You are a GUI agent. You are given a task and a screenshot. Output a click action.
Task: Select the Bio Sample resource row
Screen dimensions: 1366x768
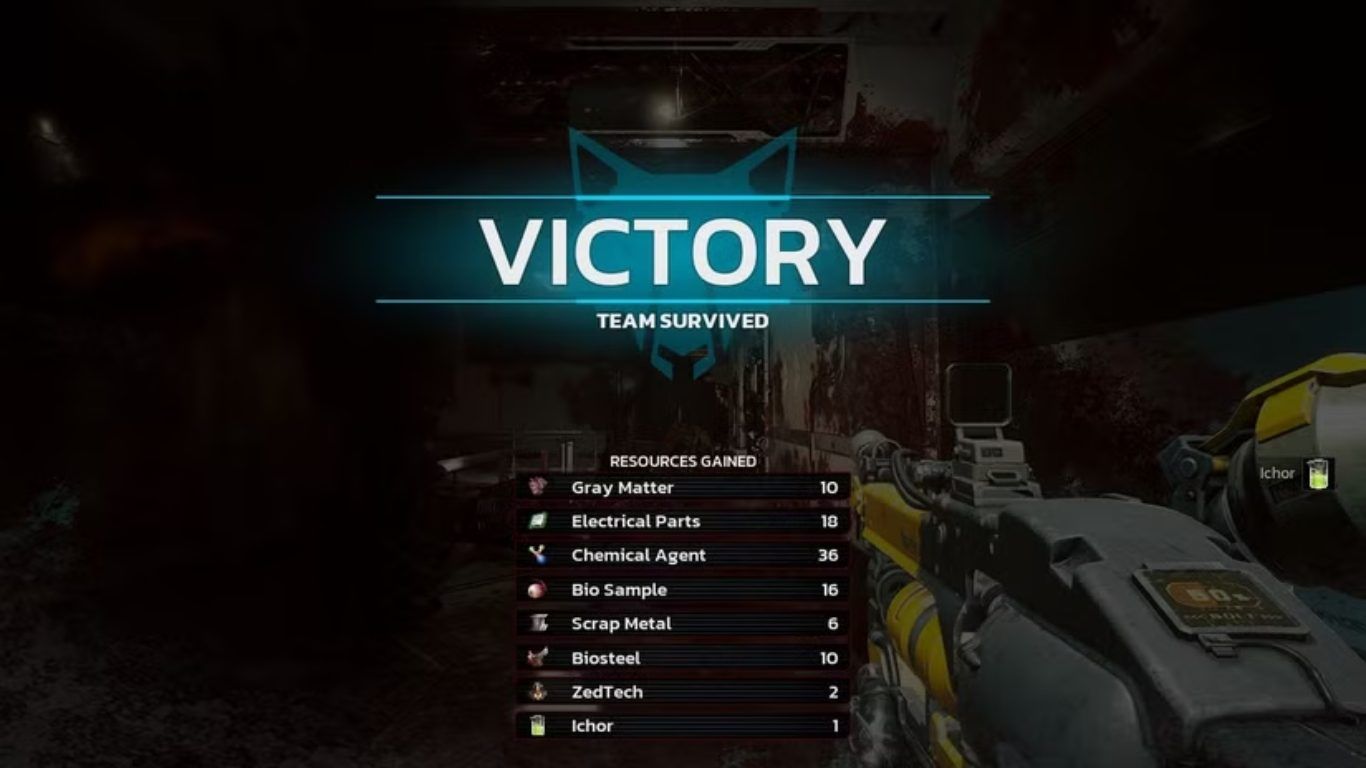(x=683, y=590)
